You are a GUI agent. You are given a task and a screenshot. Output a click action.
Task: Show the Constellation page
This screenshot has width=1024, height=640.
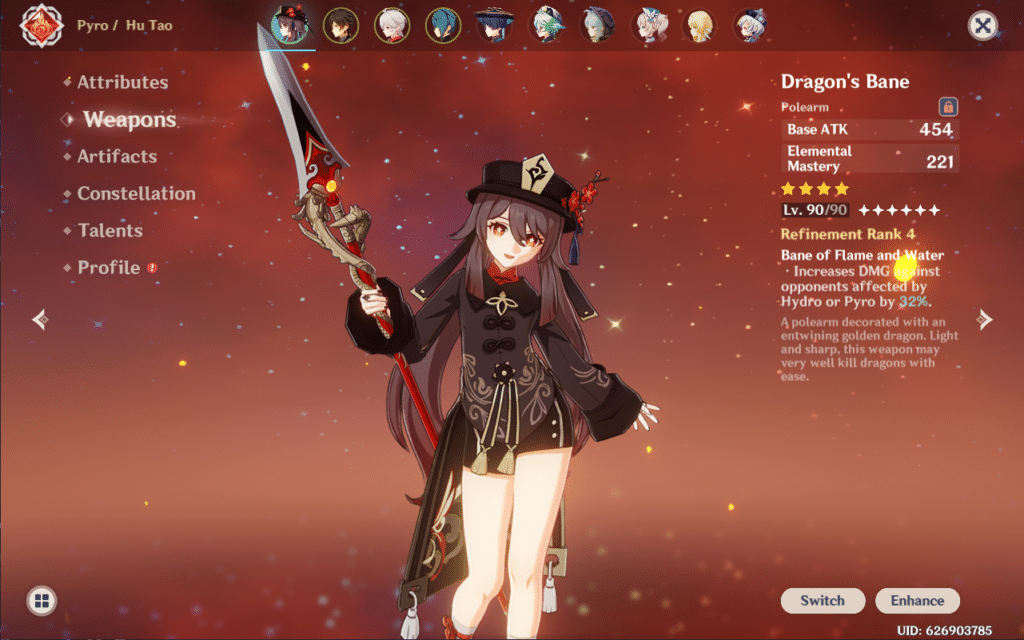(x=136, y=193)
